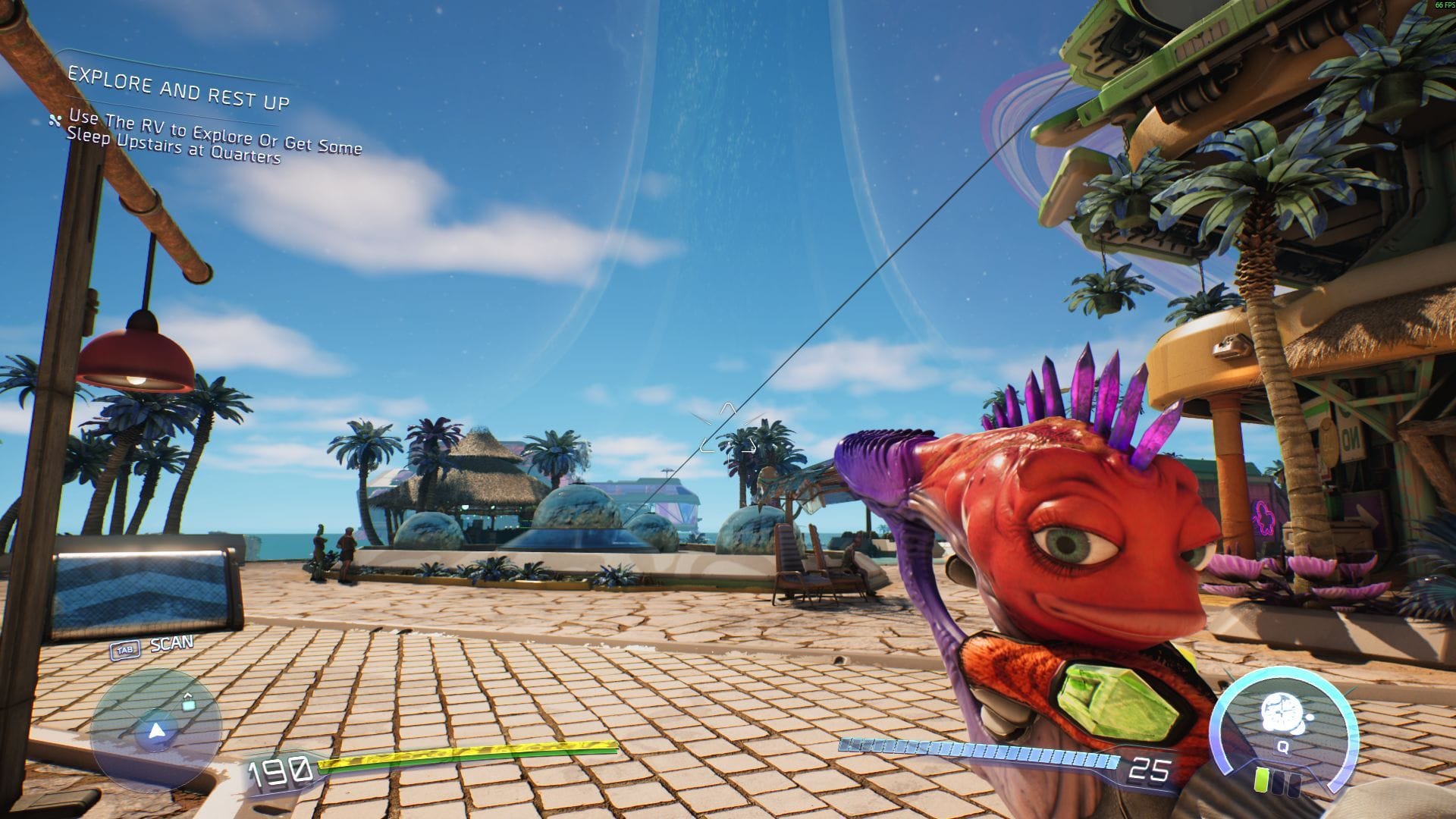The width and height of the screenshot is (1456, 819).
Task: Click the circular radar compass
Action: [x=156, y=726]
